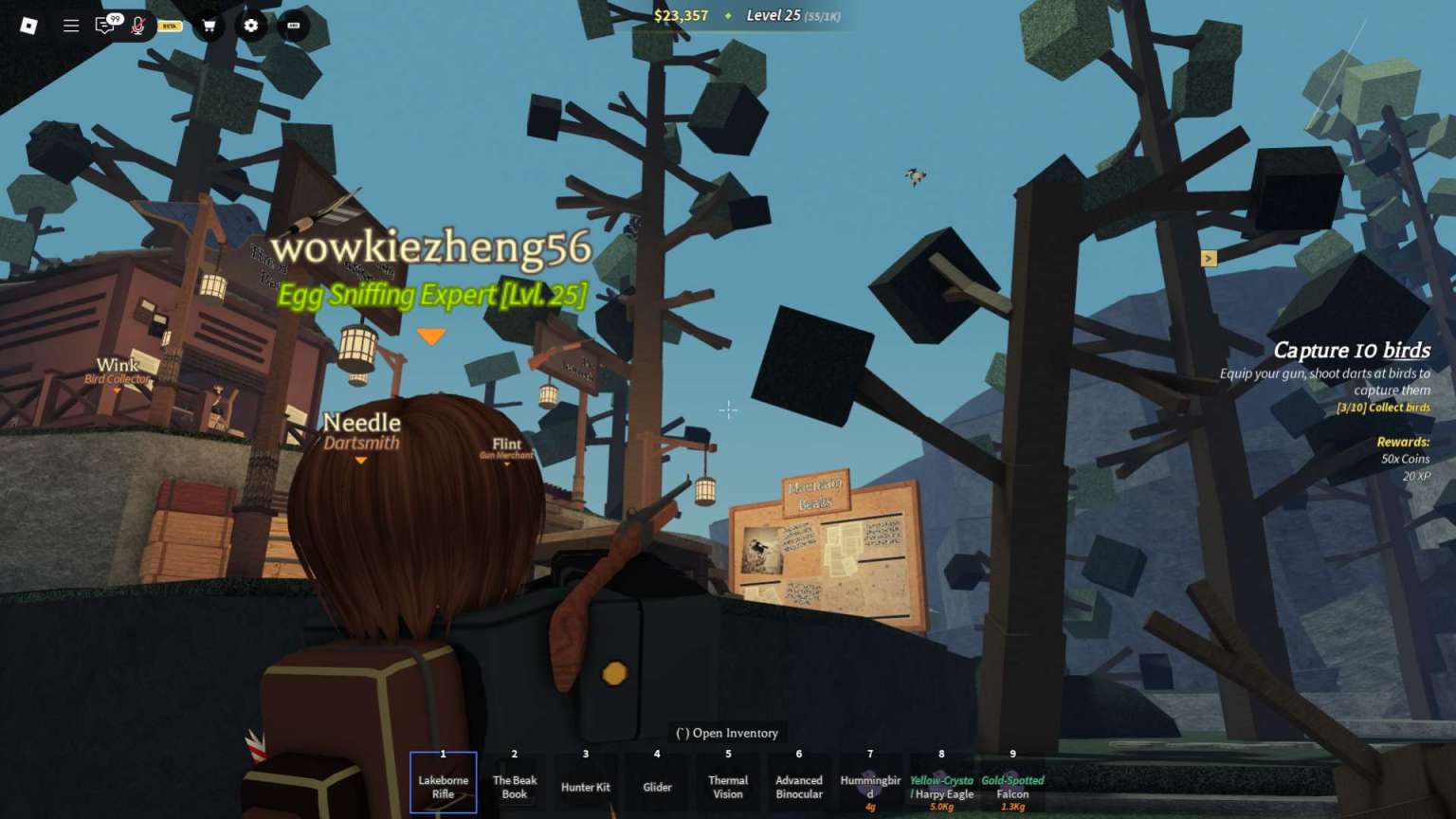Click the Capture 10 birds quest title
The height and width of the screenshot is (819, 1456).
[1354, 350]
